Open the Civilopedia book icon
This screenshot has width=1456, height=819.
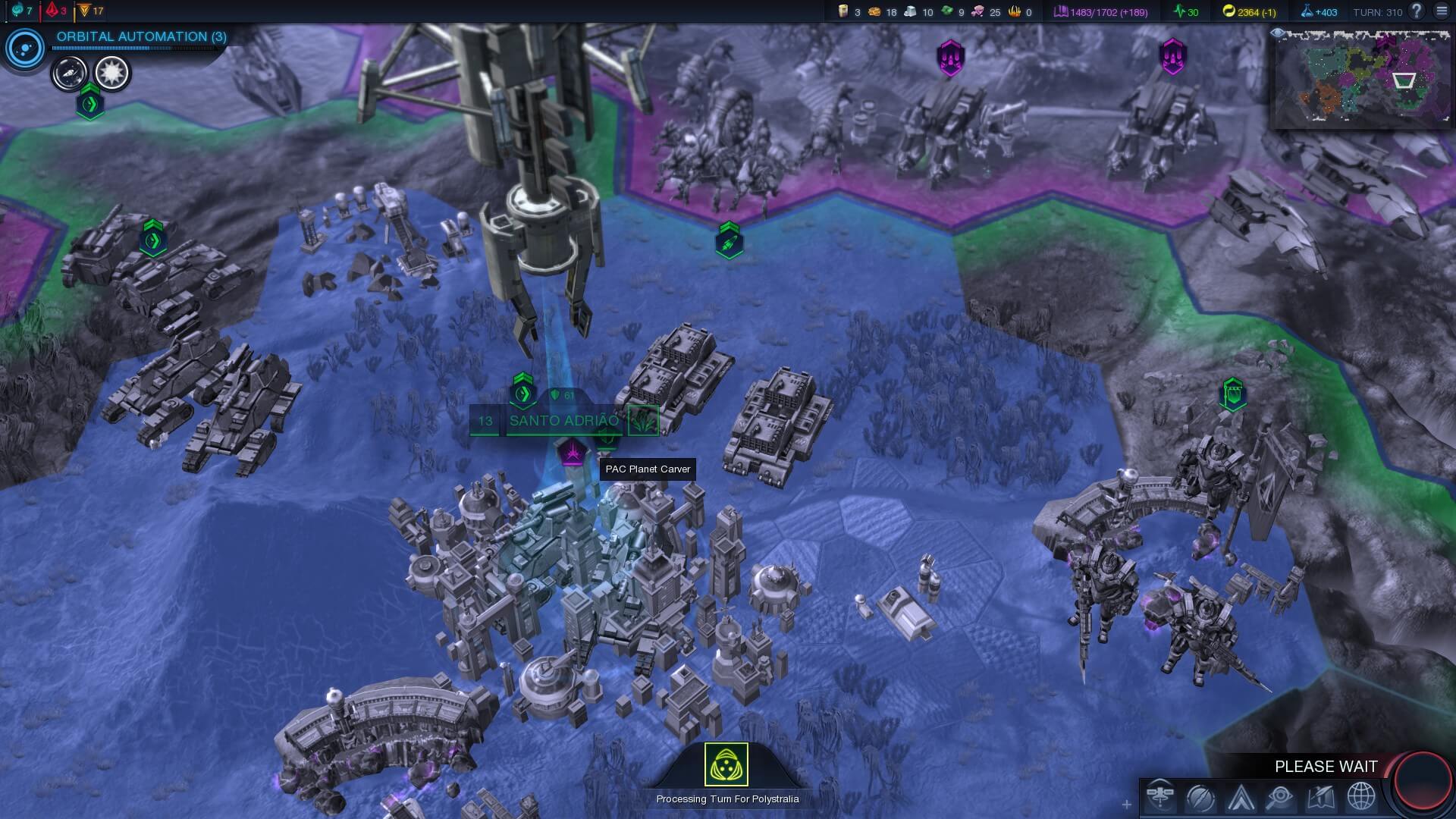1319,797
